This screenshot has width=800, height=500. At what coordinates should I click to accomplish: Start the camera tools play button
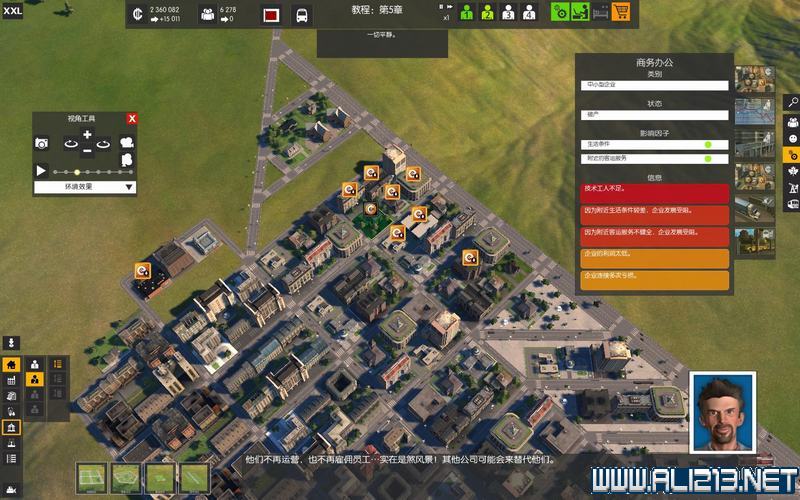42,171
